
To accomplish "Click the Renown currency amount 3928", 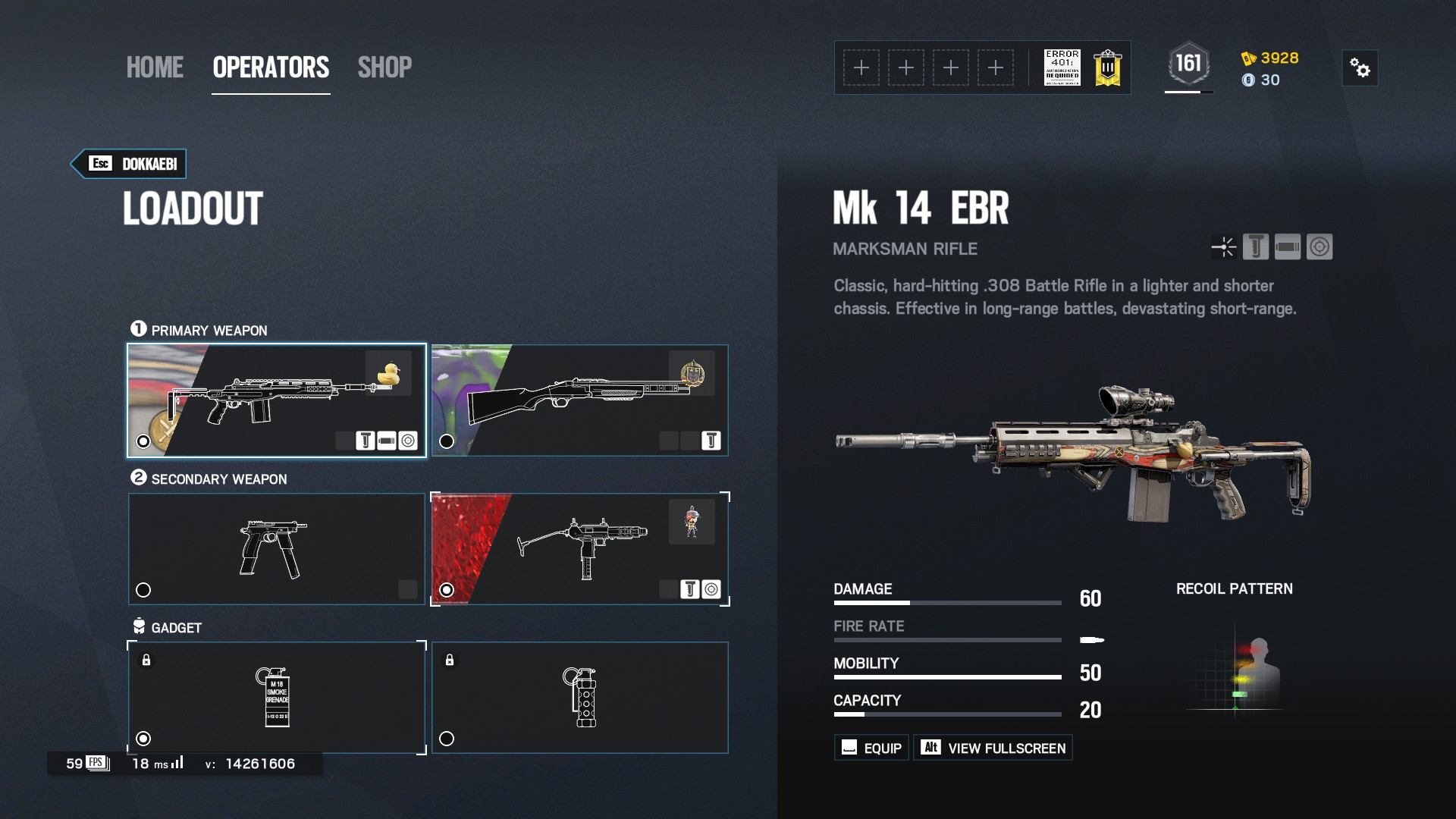I will click(x=1279, y=58).
